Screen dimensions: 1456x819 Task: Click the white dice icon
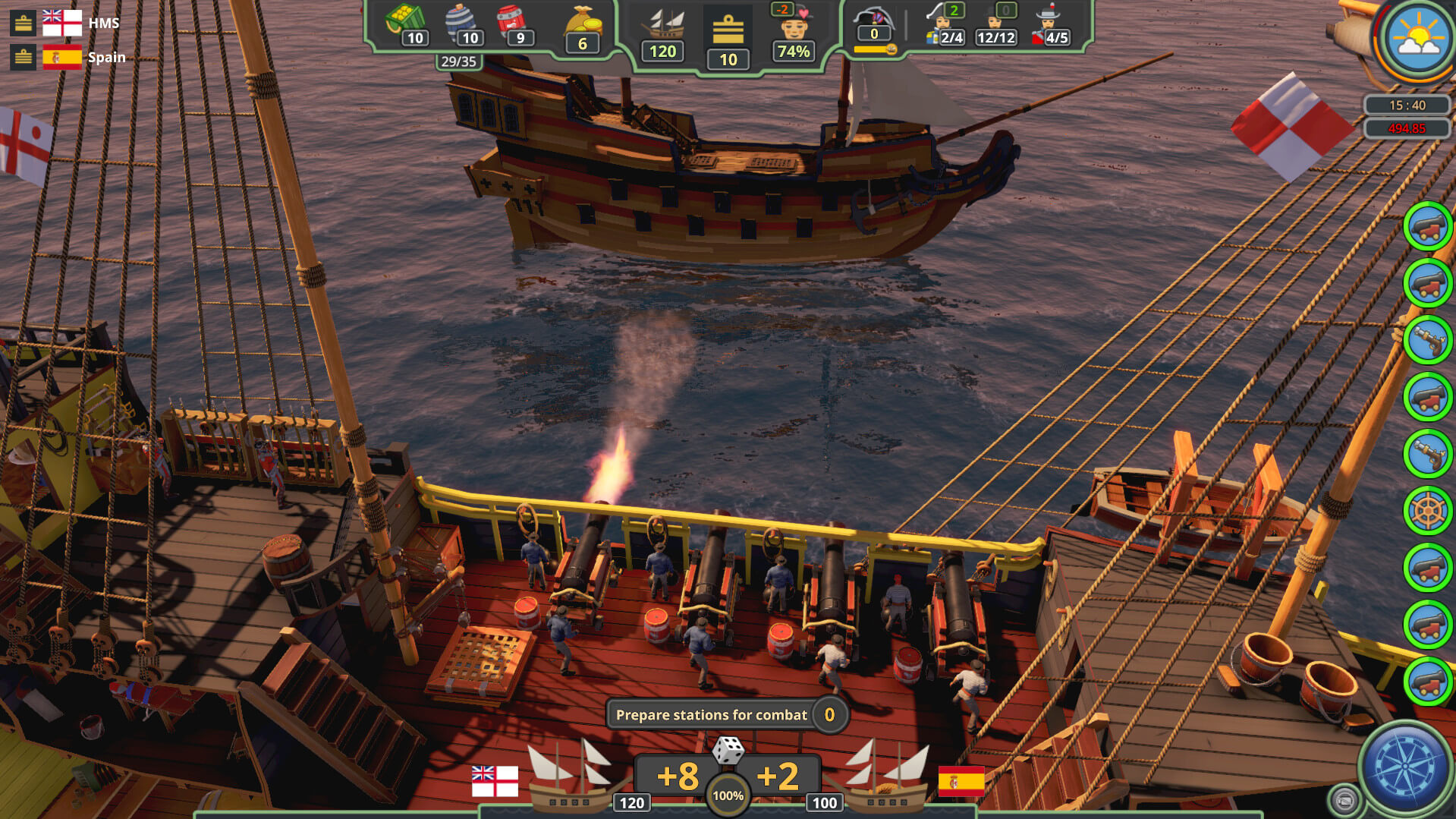tap(728, 750)
